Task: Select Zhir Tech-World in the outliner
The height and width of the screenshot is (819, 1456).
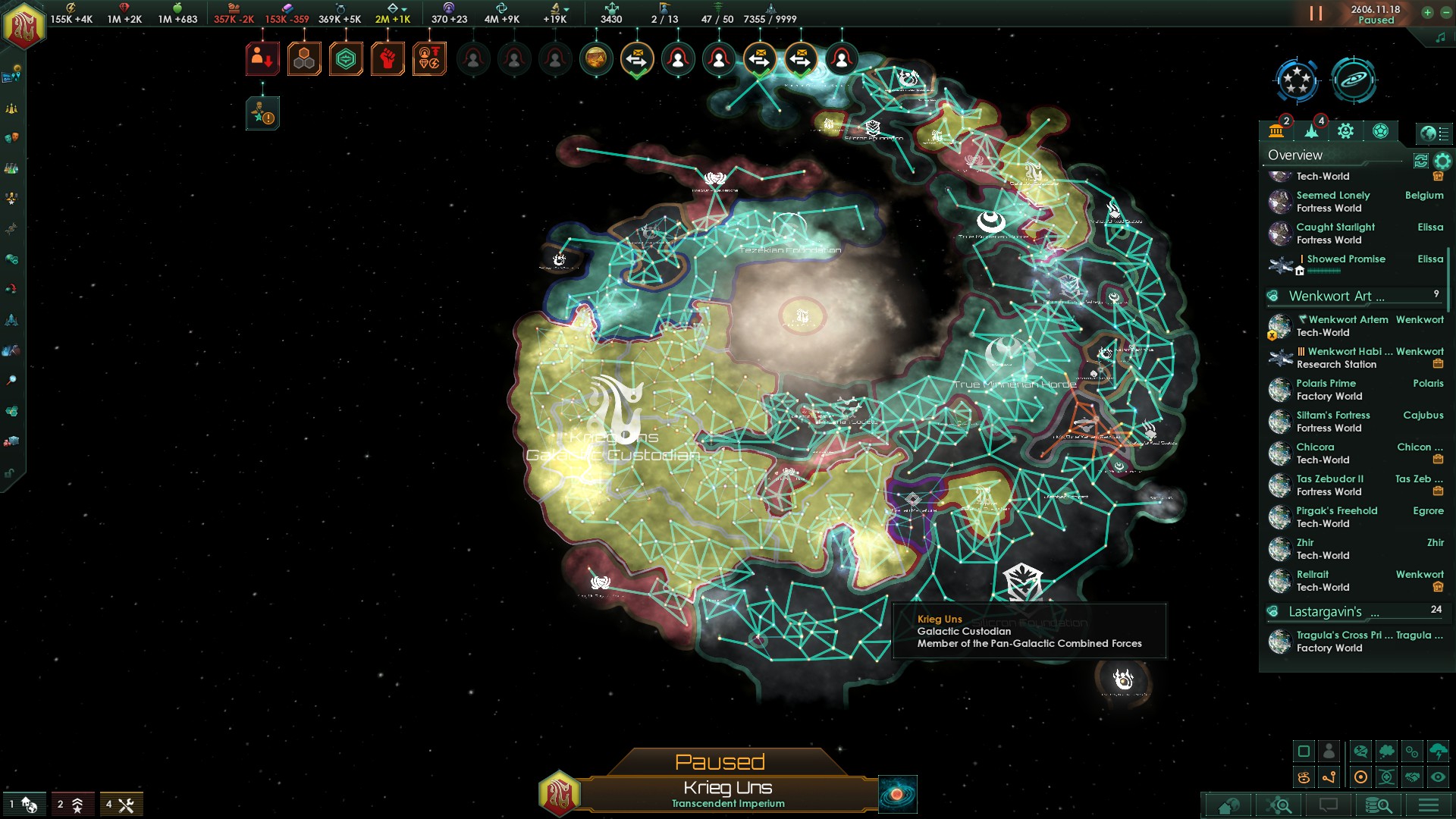Action: [x=1323, y=549]
